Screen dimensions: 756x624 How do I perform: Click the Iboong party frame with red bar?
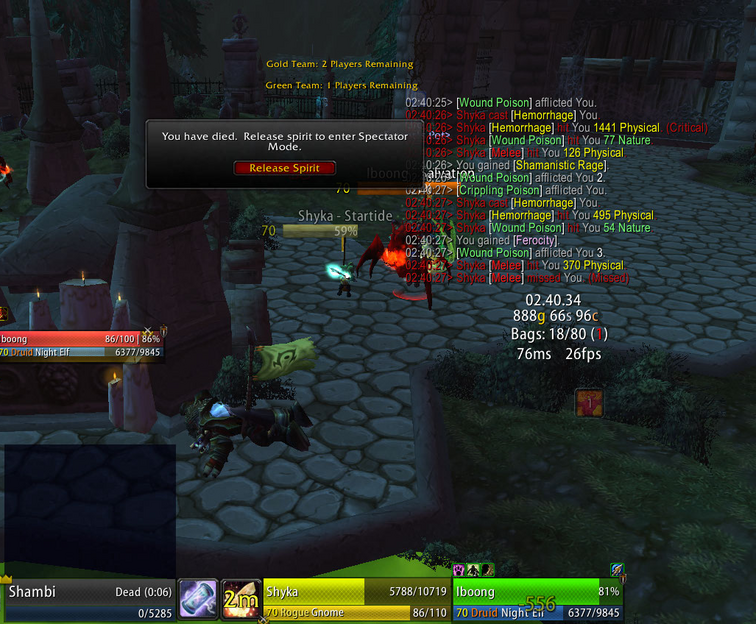pyautogui.click(x=81, y=345)
